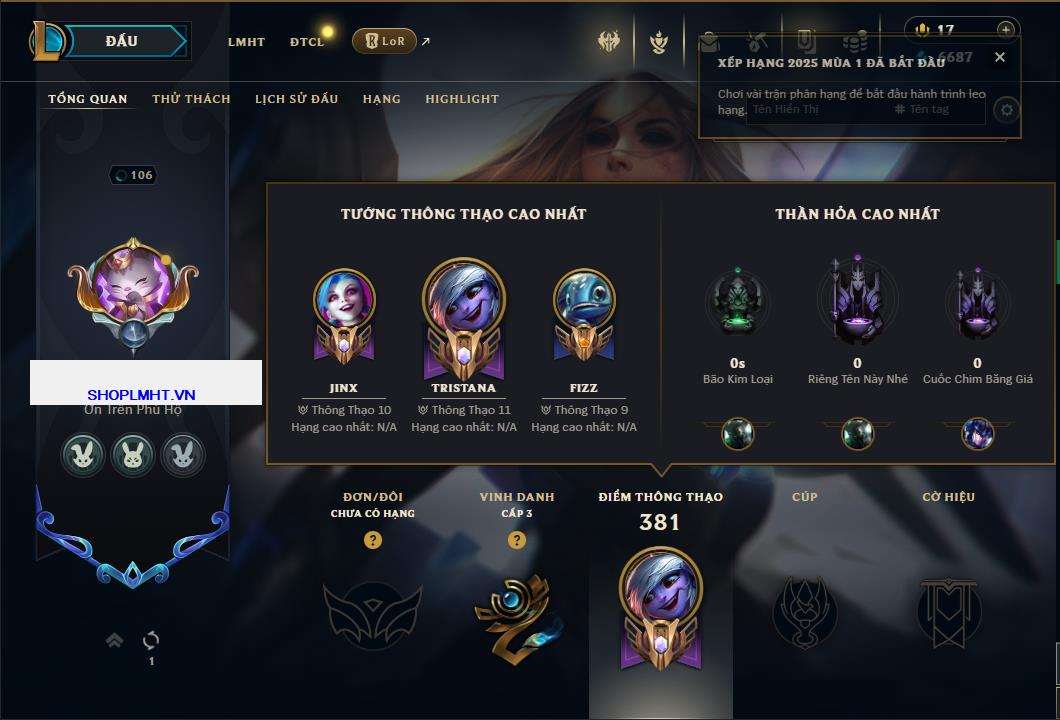Open the LMHT home tab
Viewport: 1060px width, 720px height.
(246, 42)
